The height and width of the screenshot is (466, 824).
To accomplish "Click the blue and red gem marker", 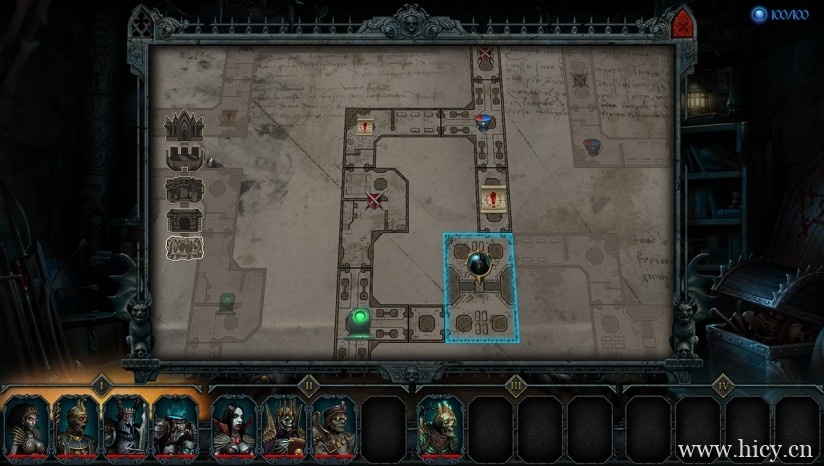I will click(x=484, y=122).
